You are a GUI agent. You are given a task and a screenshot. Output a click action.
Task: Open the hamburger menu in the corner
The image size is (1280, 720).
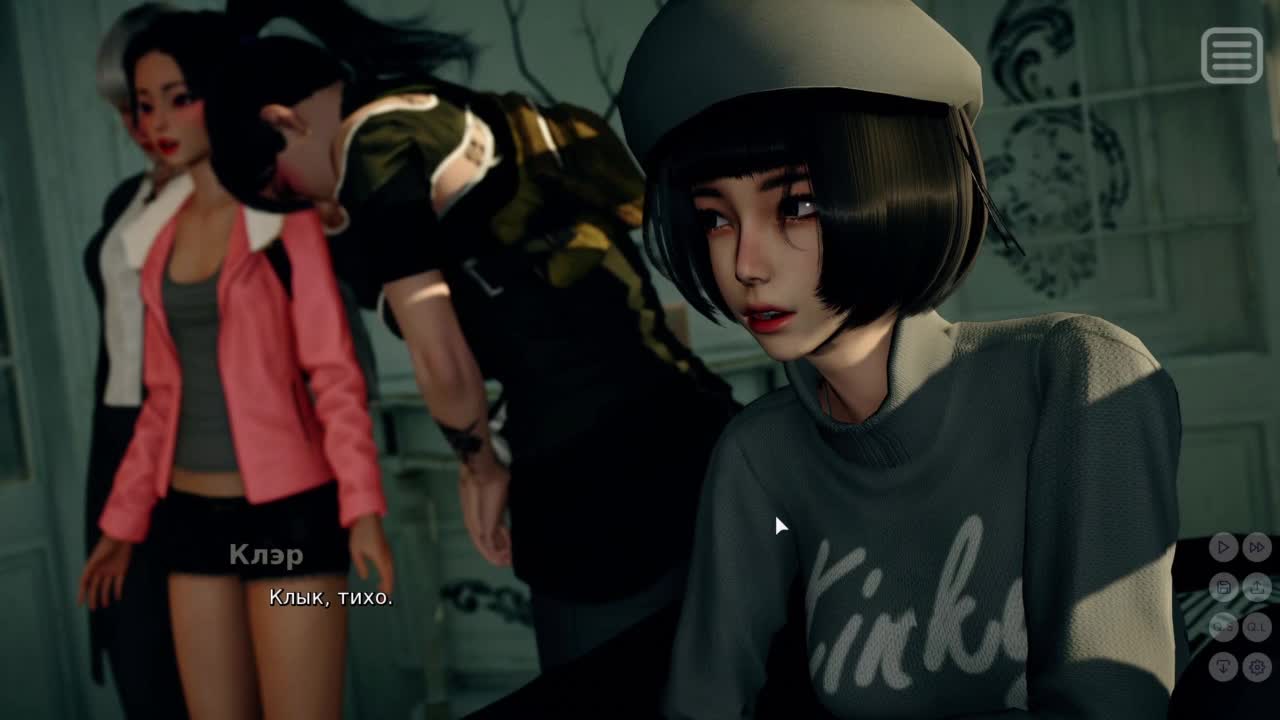[x=1231, y=55]
